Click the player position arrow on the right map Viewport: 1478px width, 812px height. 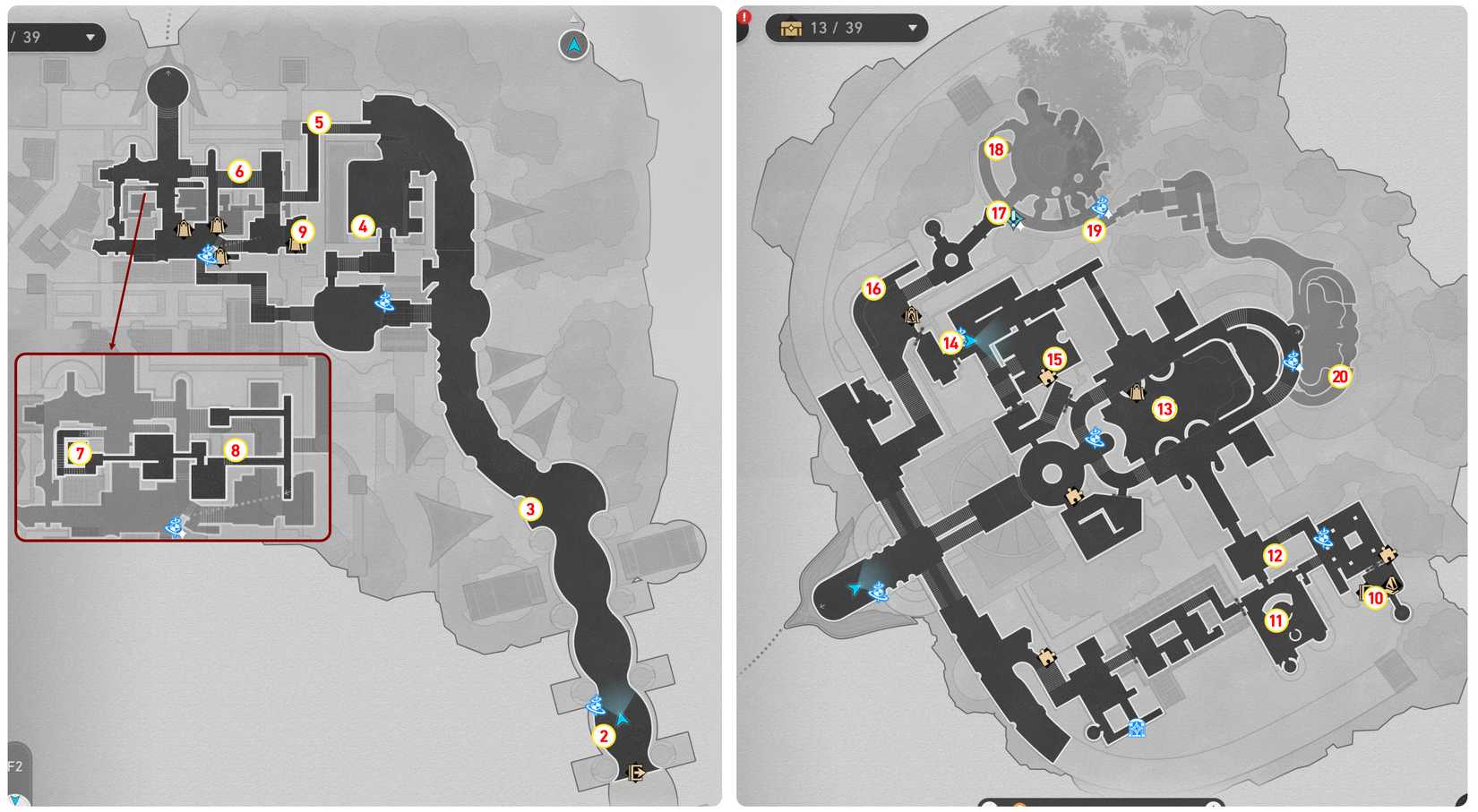(x=853, y=590)
